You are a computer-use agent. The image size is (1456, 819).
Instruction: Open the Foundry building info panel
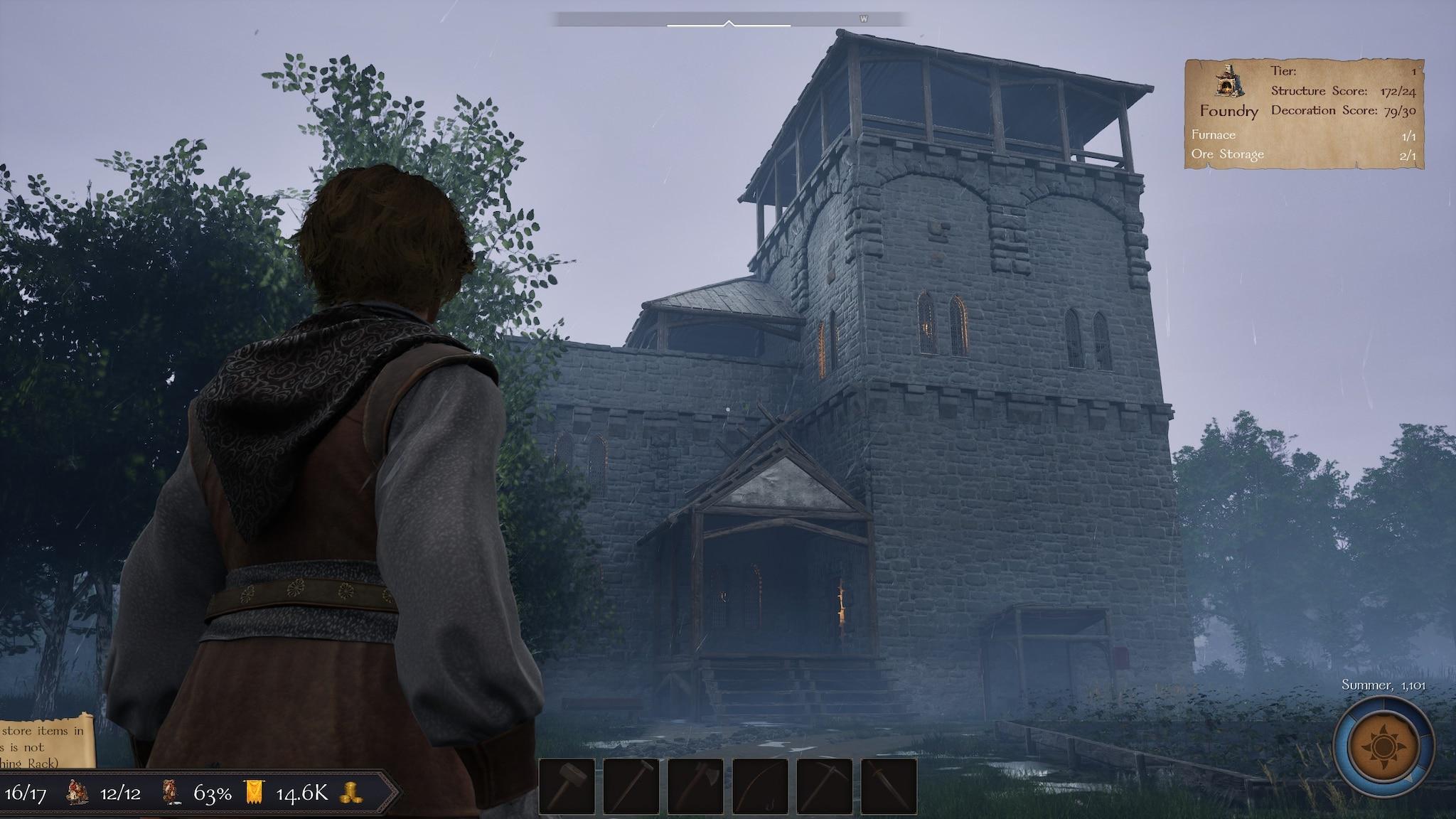pos(1304,114)
